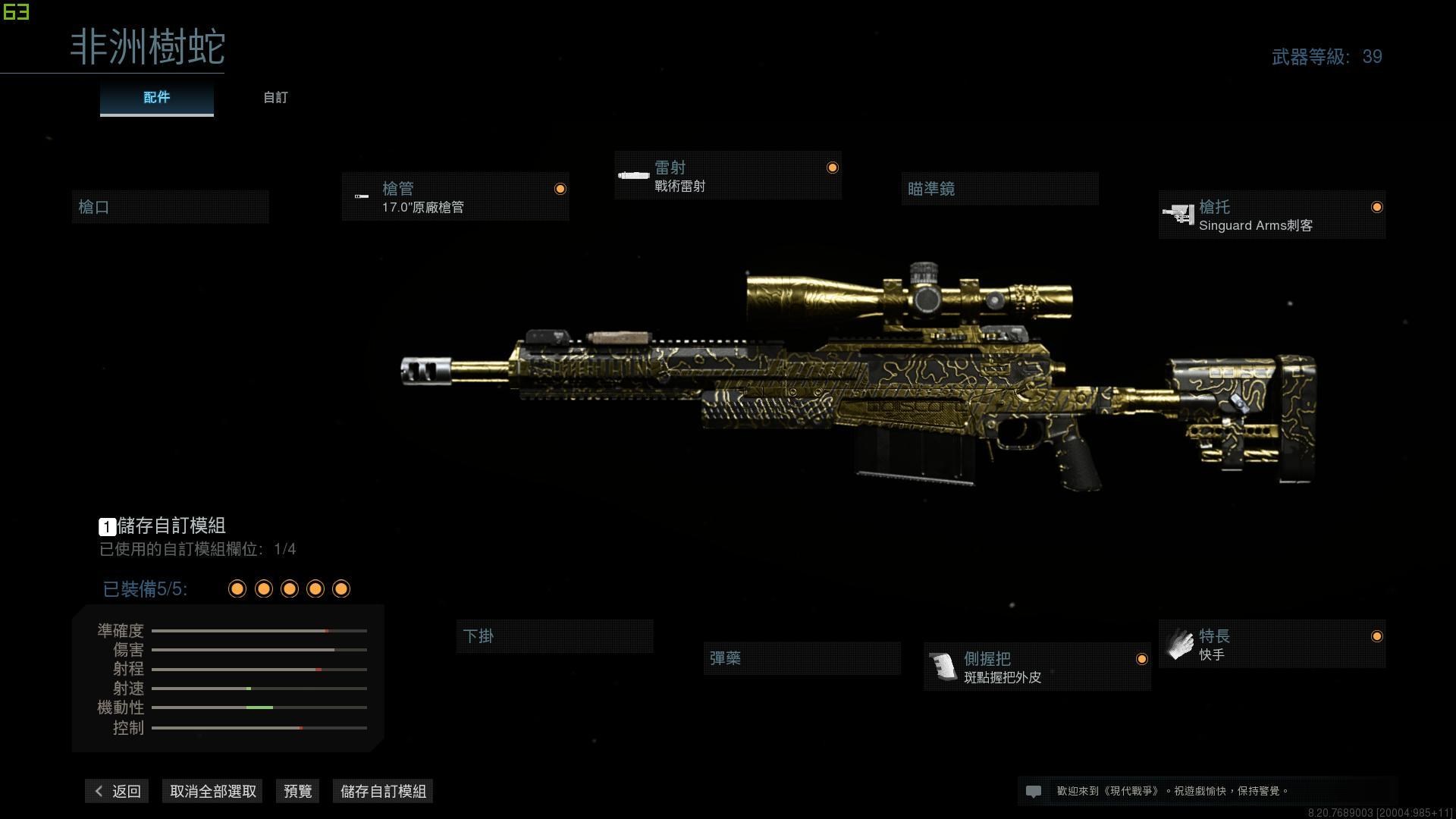Toggle the equipped indicator dot on 雷射 slot
This screenshot has width=1456, height=819.
[833, 167]
